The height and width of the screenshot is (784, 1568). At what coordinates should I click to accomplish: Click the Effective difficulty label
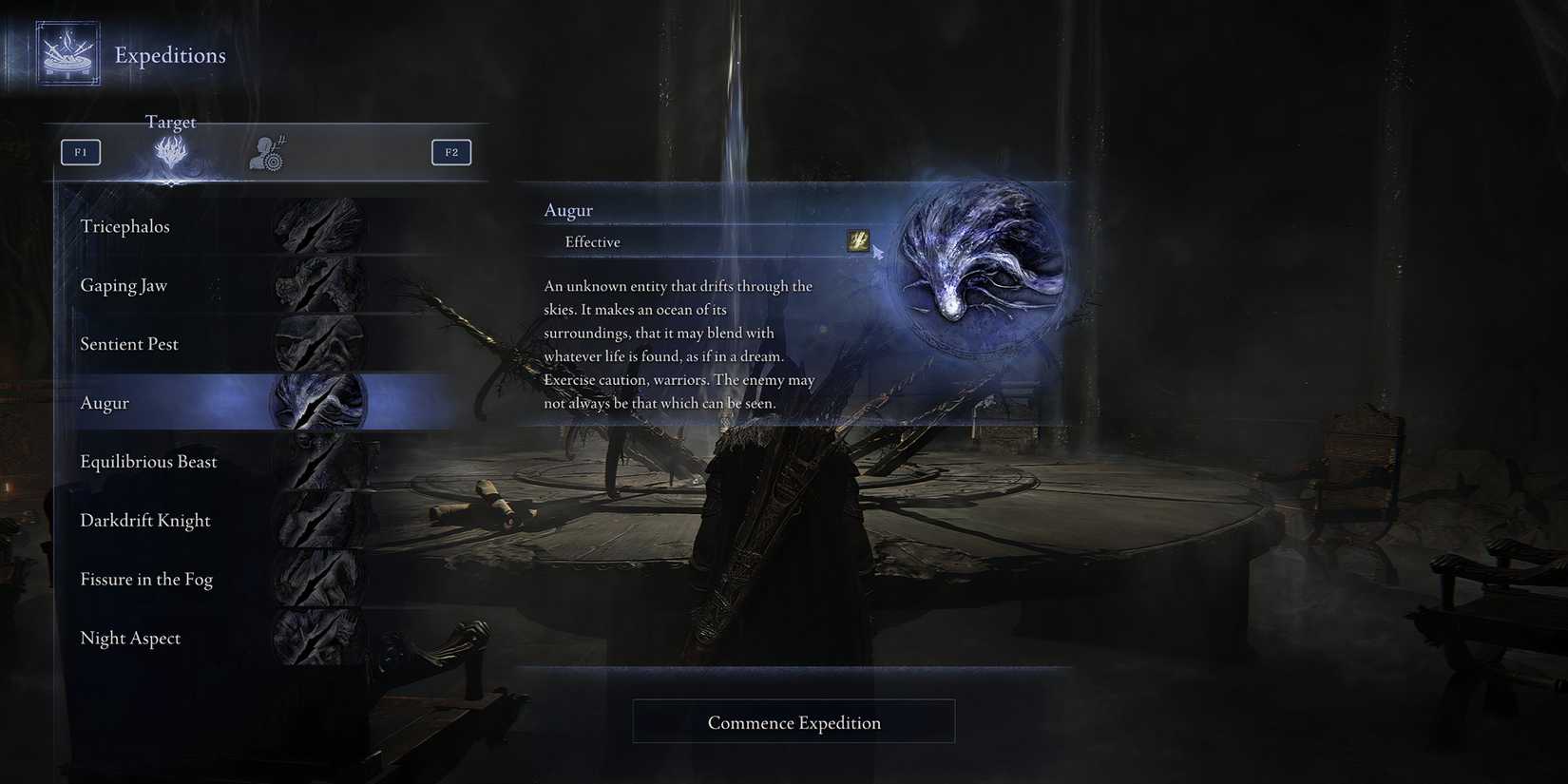pos(592,241)
